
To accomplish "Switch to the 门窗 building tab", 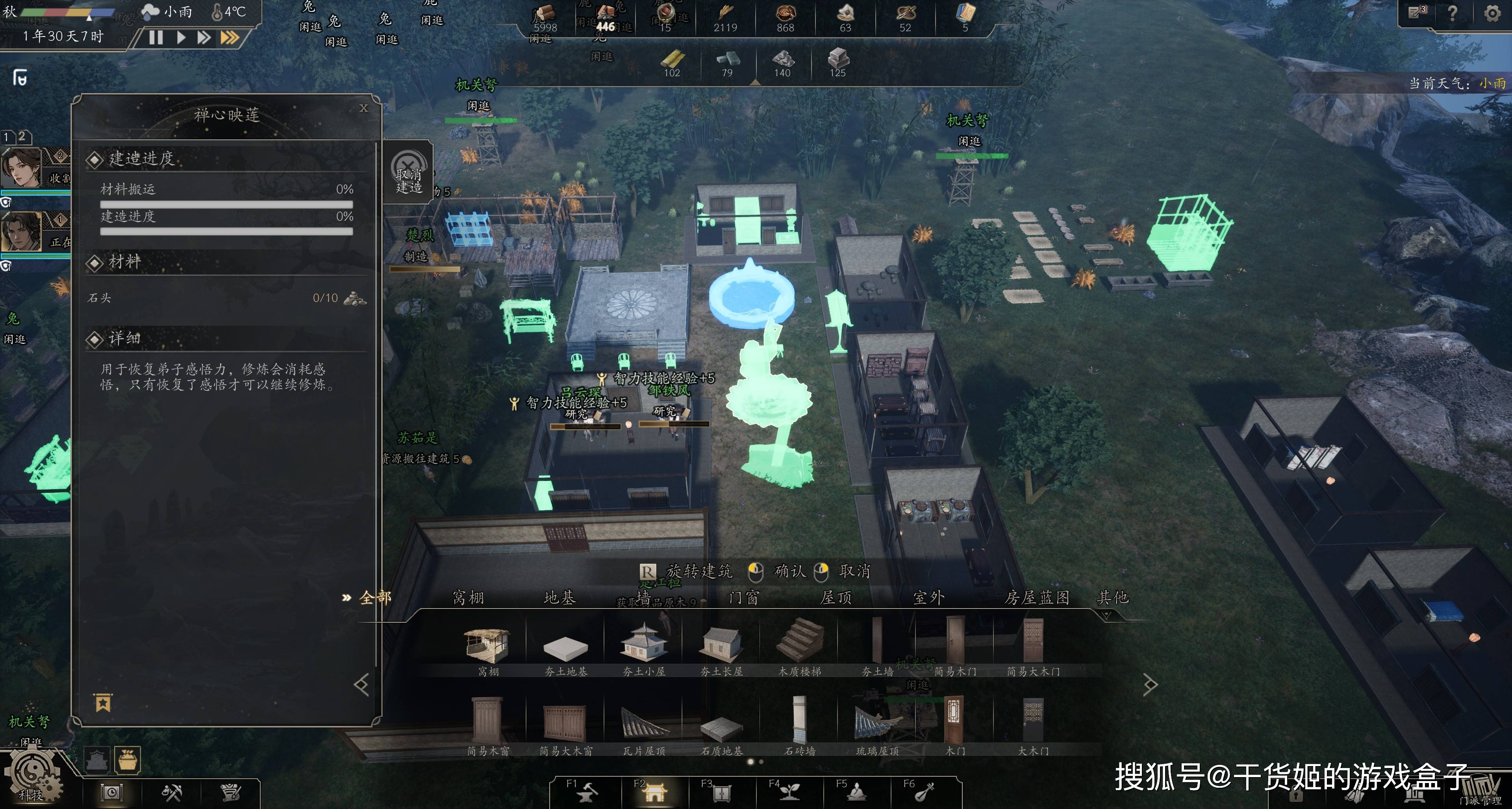I will pyautogui.click(x=744, y=597).
